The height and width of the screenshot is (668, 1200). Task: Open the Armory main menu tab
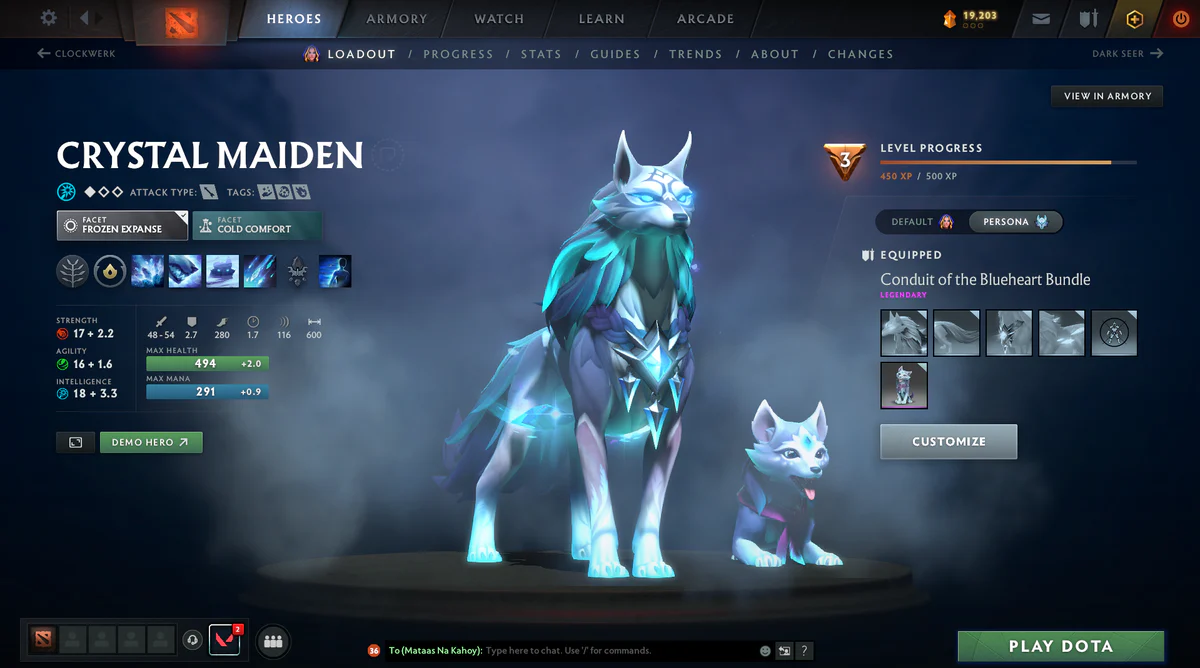(x=396, y=19)
